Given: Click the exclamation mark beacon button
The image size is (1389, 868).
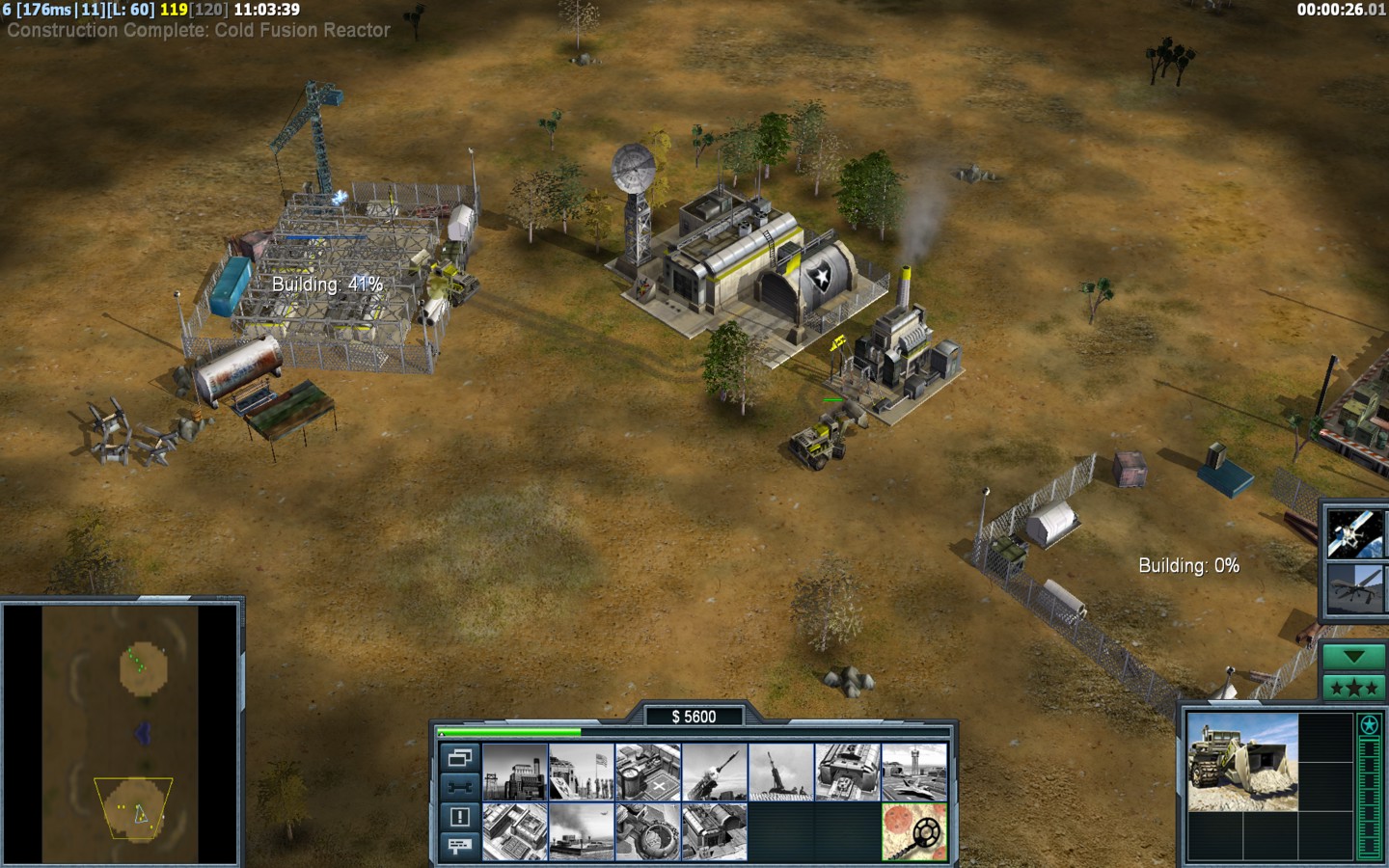Looking at the screenshot, I should (x=459, y=817).
